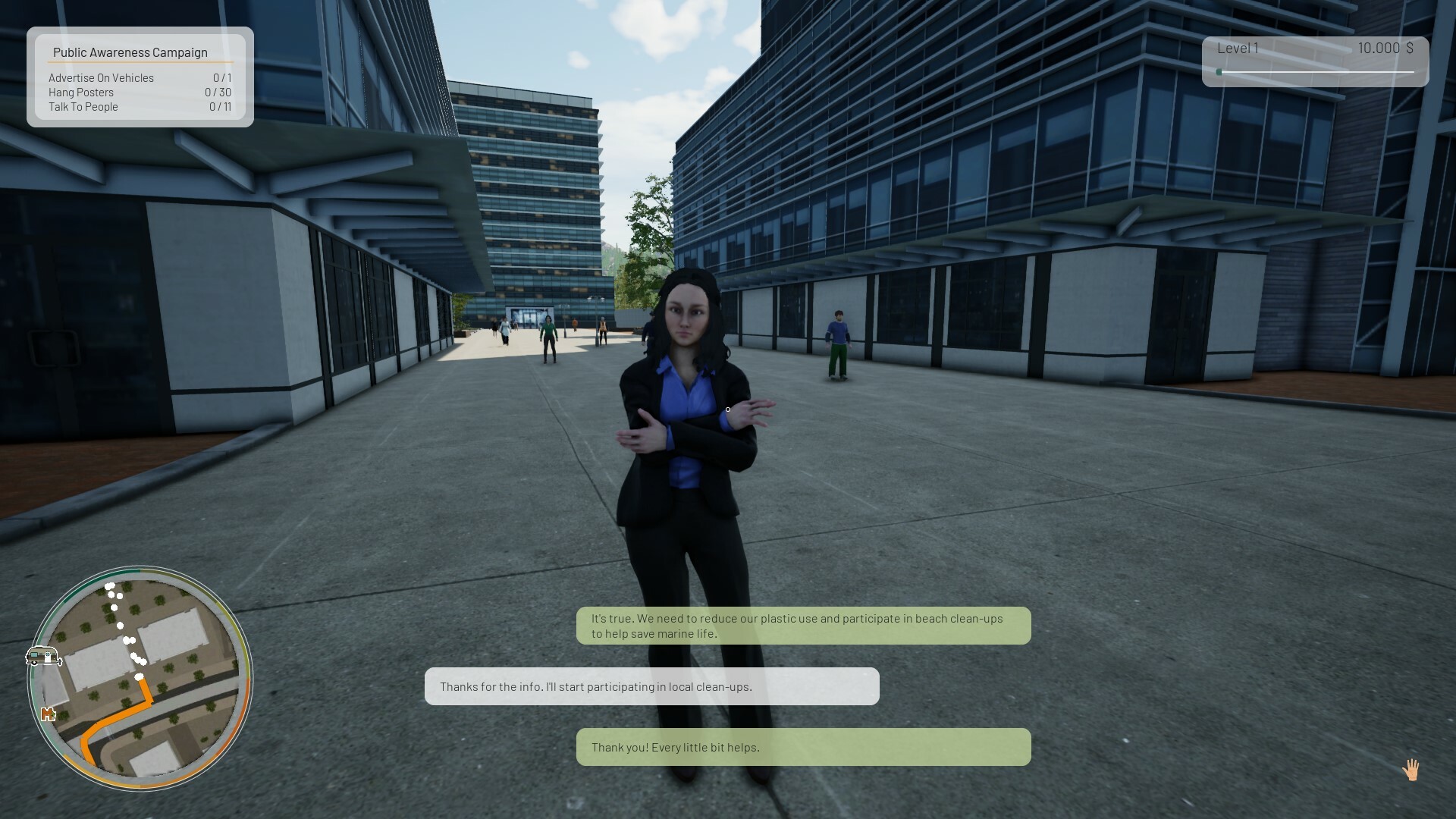Toggle the Talk To People quest entry
This screenshot has width=1456, height=819.
point(83,106)
